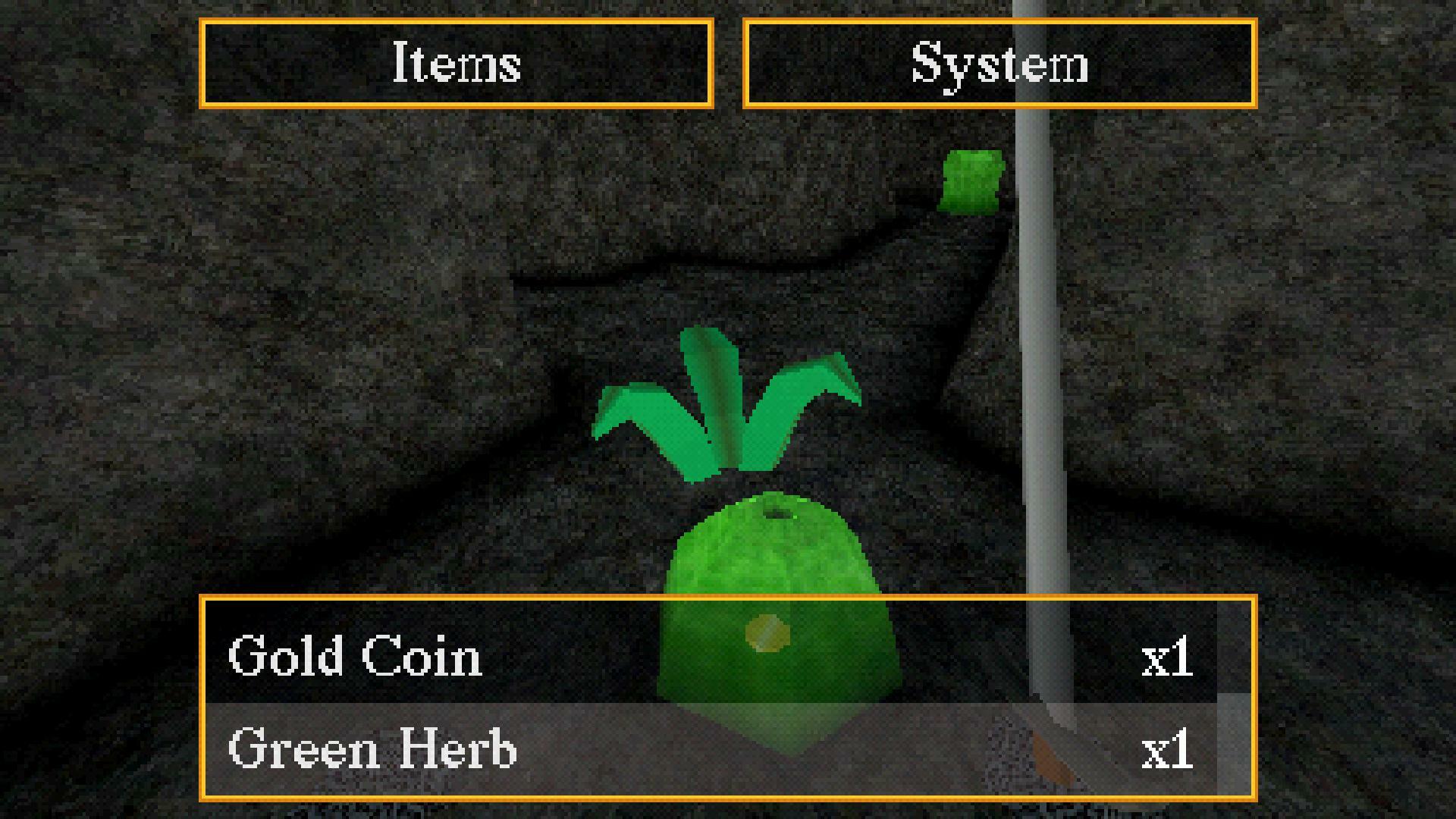Click the System window border frame
The height and width of the screenshot is (819, 1456).
[x=1001, y=24]
